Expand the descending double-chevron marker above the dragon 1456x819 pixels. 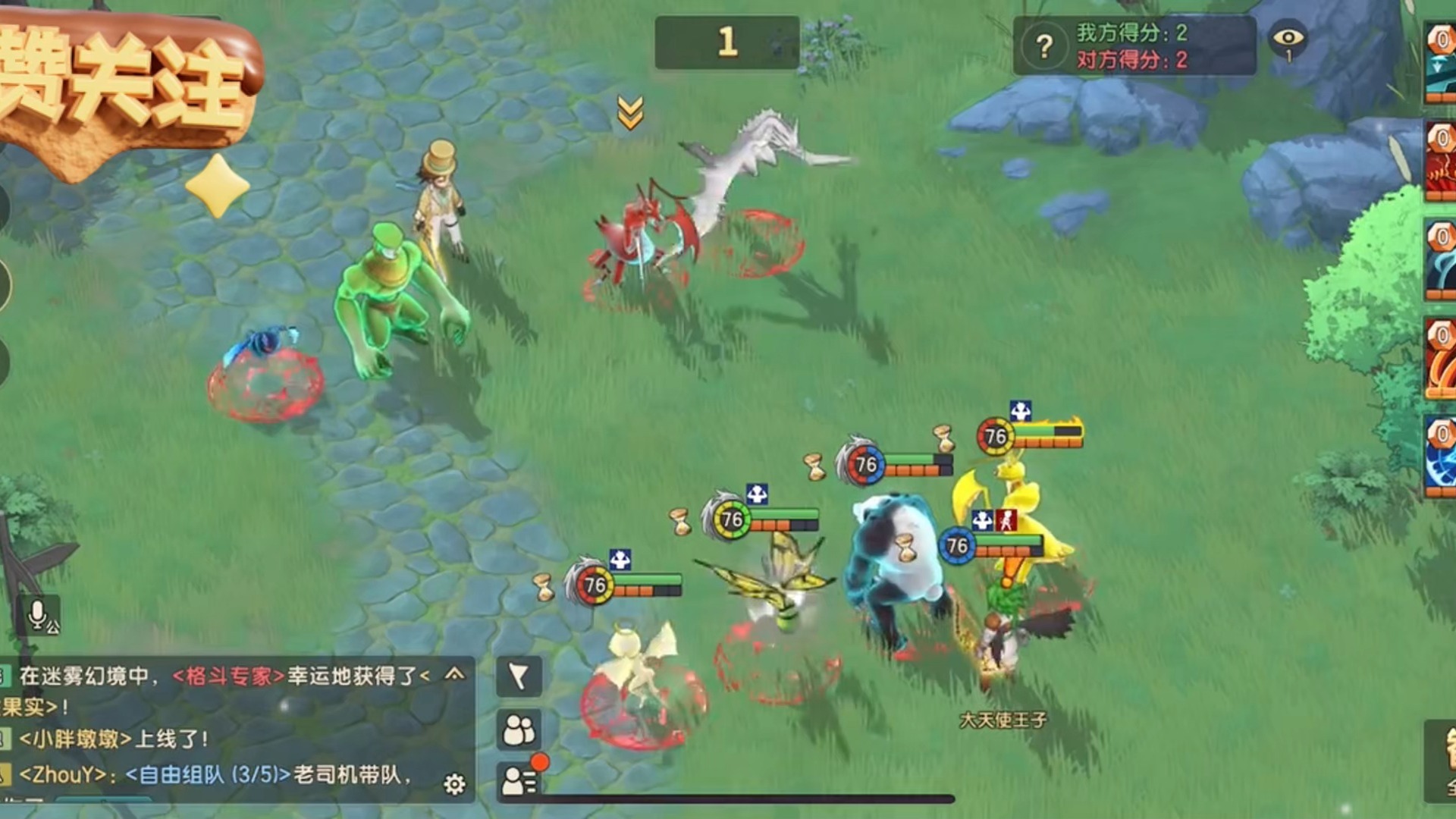click(629, 112)
